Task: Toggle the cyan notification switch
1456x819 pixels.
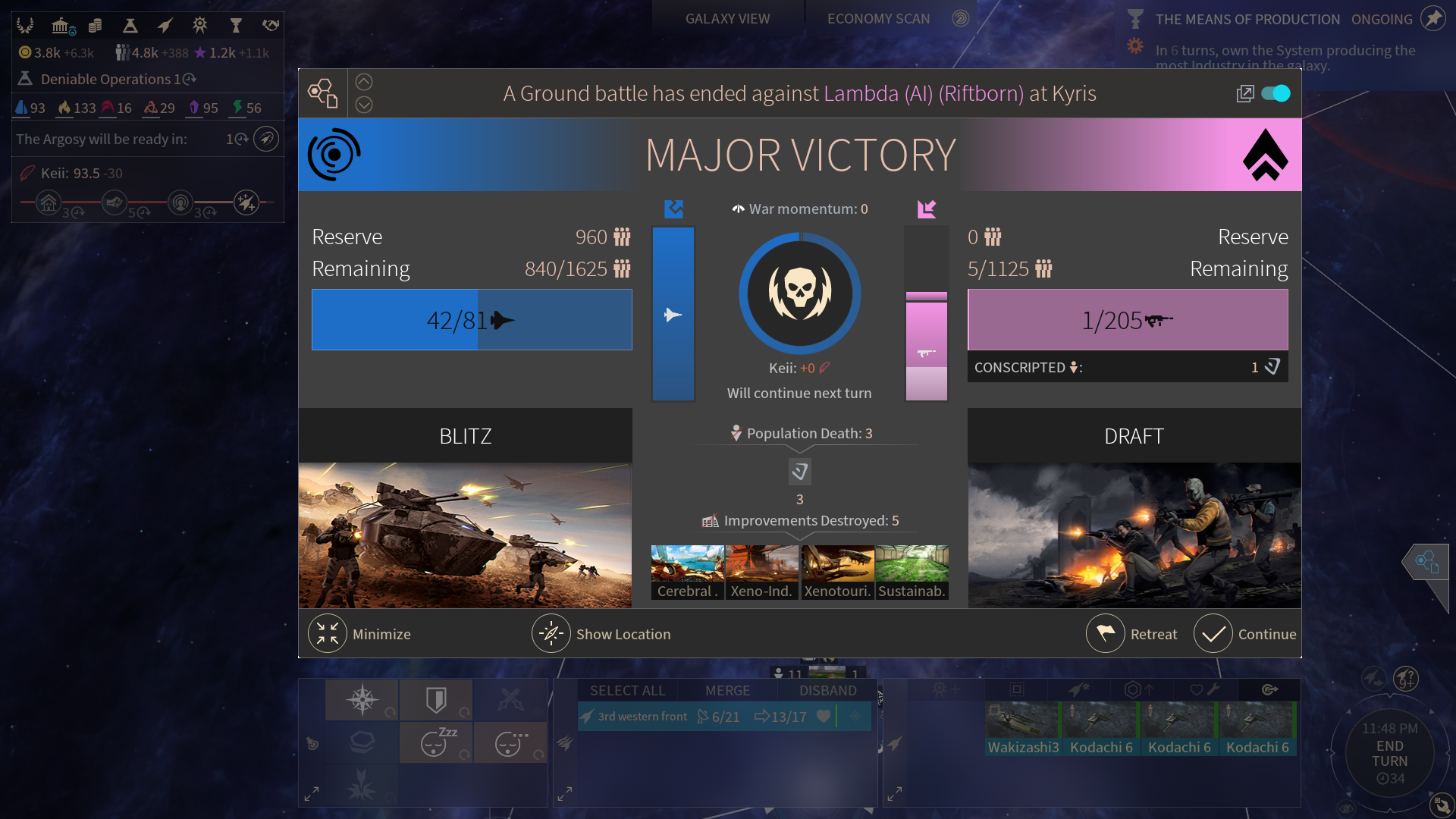Action: click(1276, 93)
